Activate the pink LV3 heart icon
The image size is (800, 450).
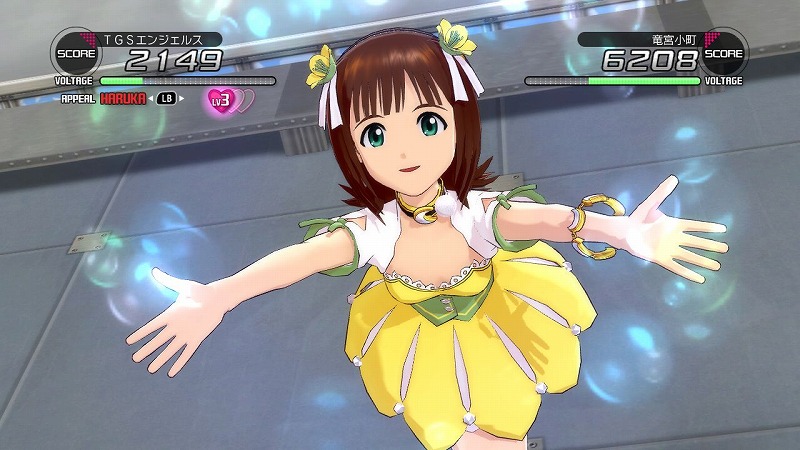[220, 99]
